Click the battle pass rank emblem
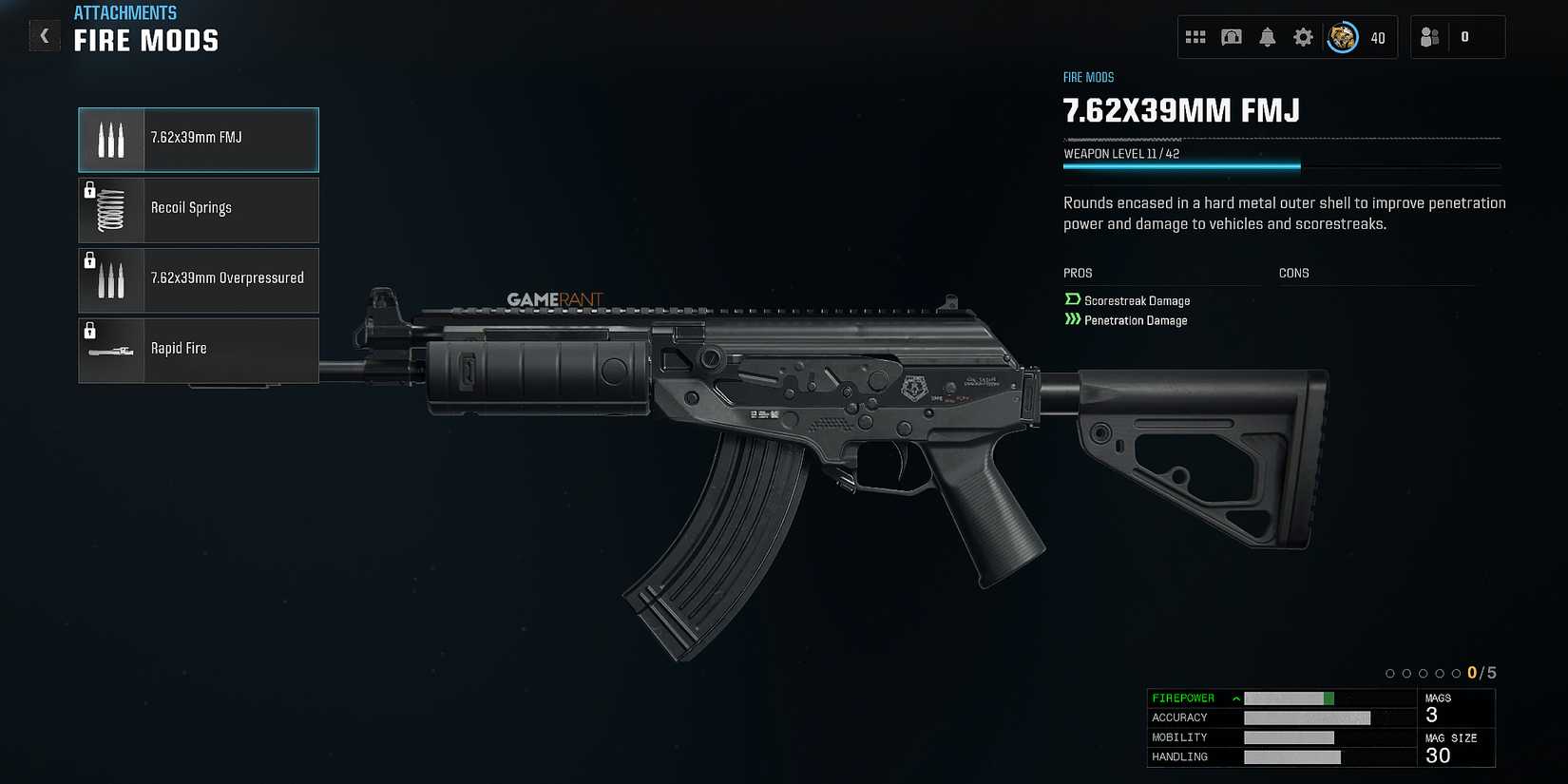Image resolution: width=1568 pixels, height=784 pixels. (1342, 37)
